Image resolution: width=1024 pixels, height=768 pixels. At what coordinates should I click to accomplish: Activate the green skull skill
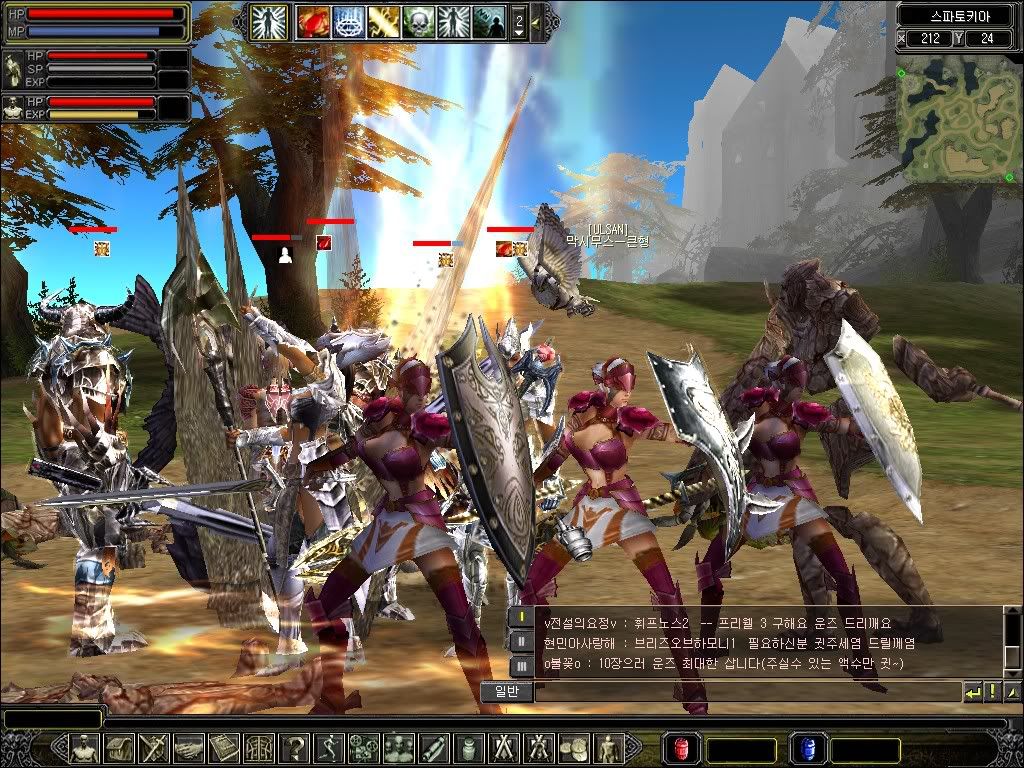(x=419, y=20)
